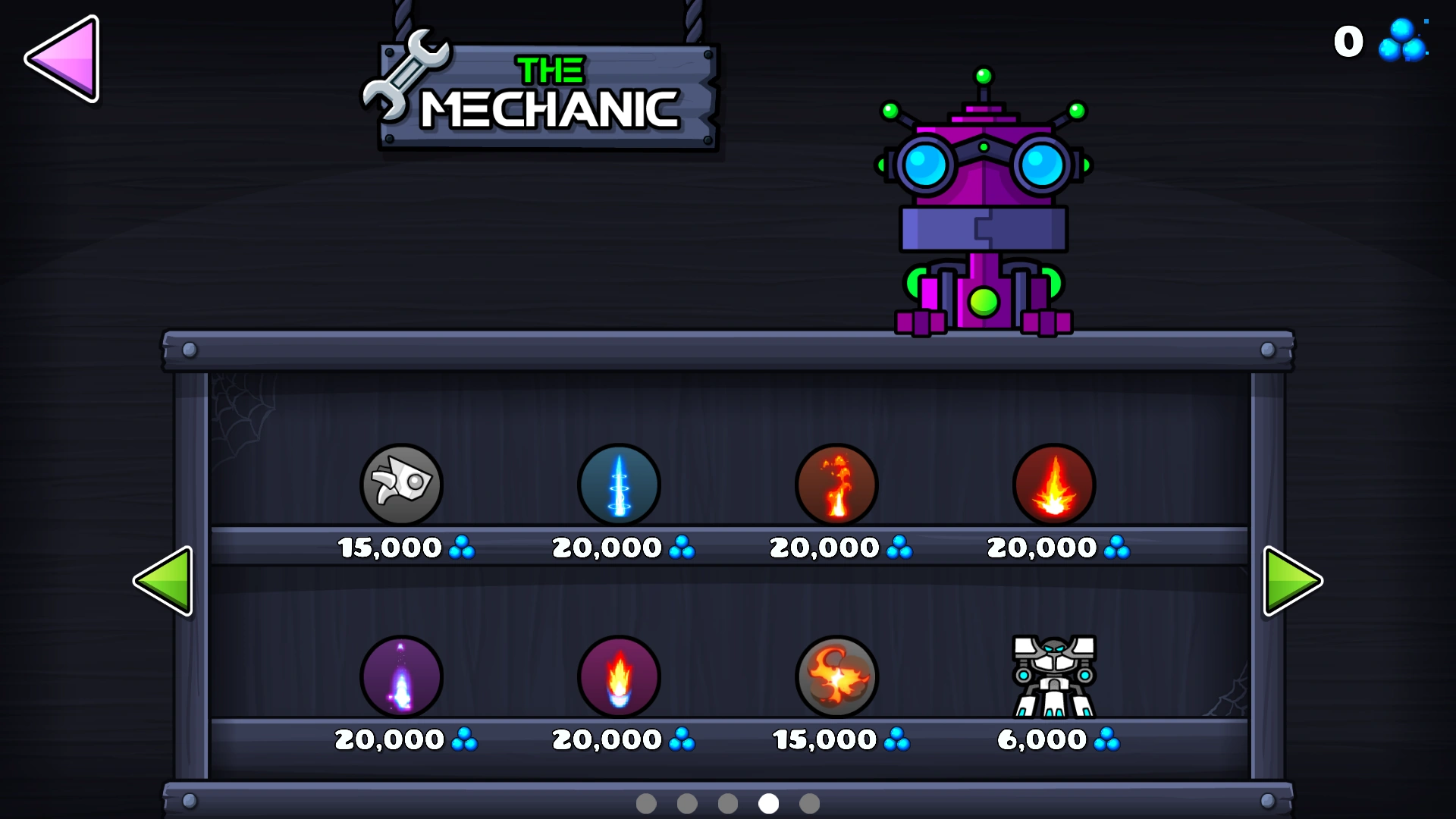Choose the fireball orb item costing 15,000

837,677
